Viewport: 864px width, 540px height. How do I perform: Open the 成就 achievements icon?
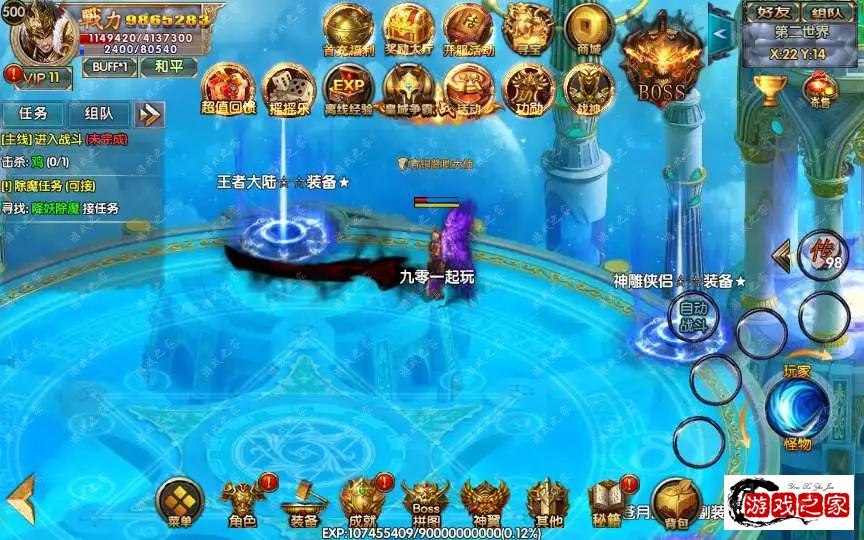pos(362,500)
